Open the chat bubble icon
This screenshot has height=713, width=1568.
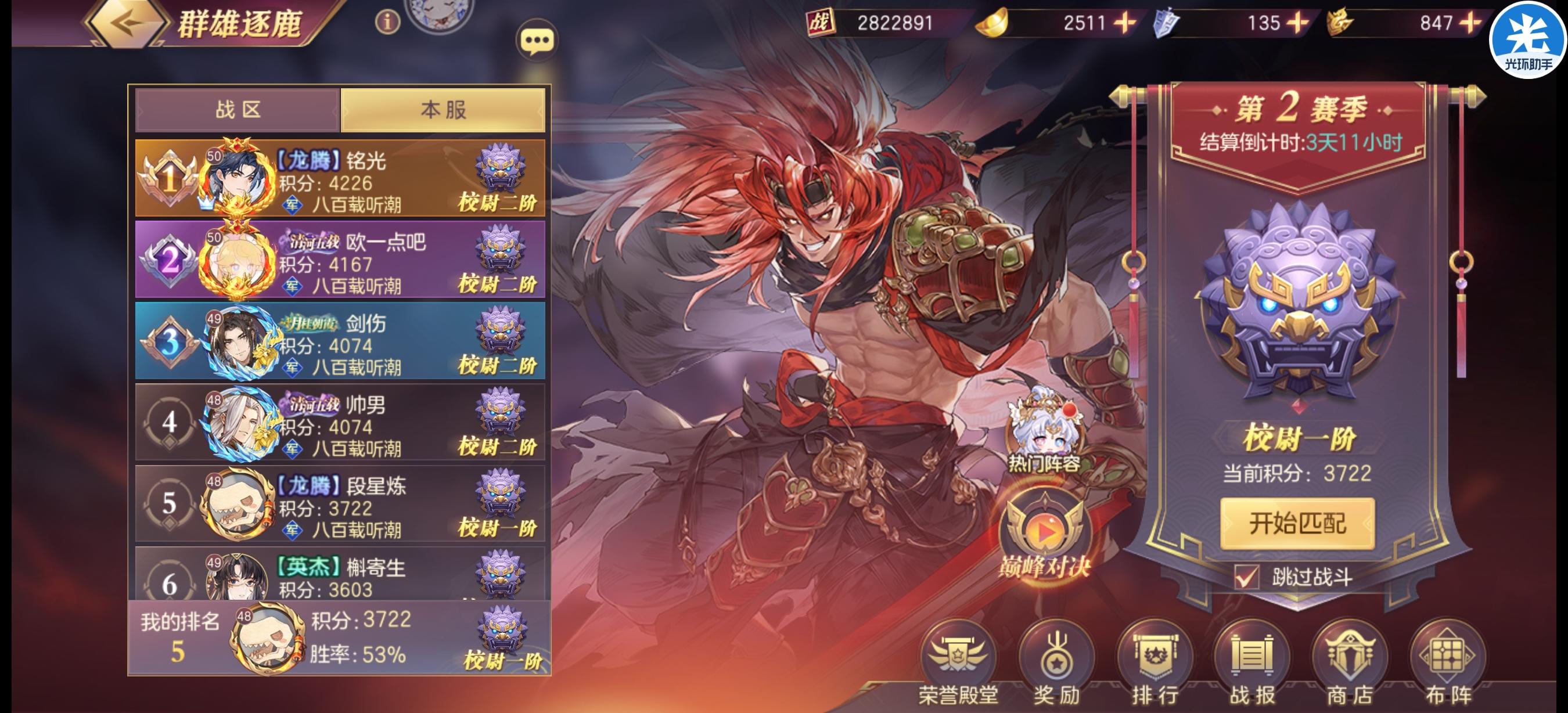coord(538,38)
